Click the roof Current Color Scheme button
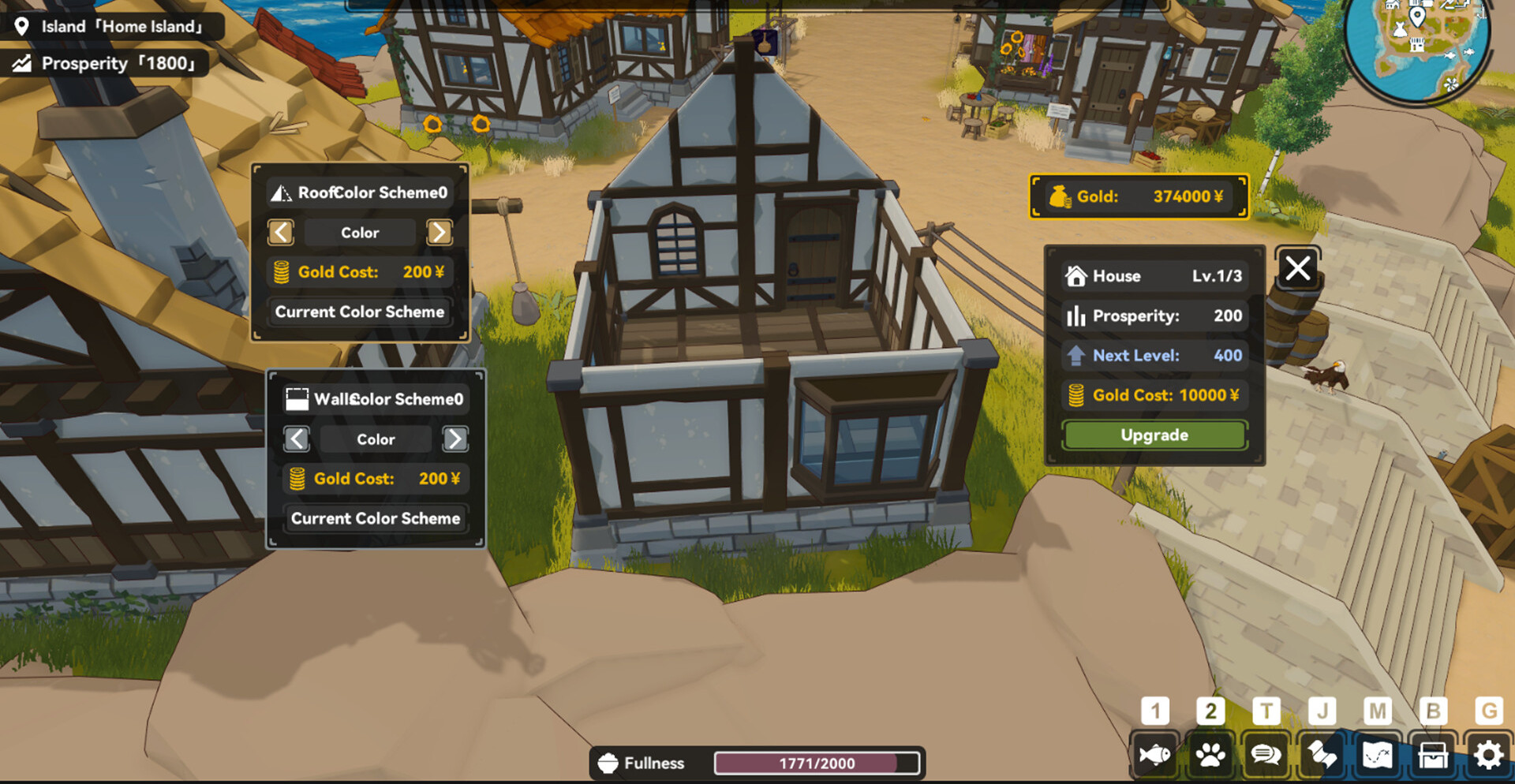Viewport: 1515px width, 784px height. pyautogui.click(x=360, y=312)
